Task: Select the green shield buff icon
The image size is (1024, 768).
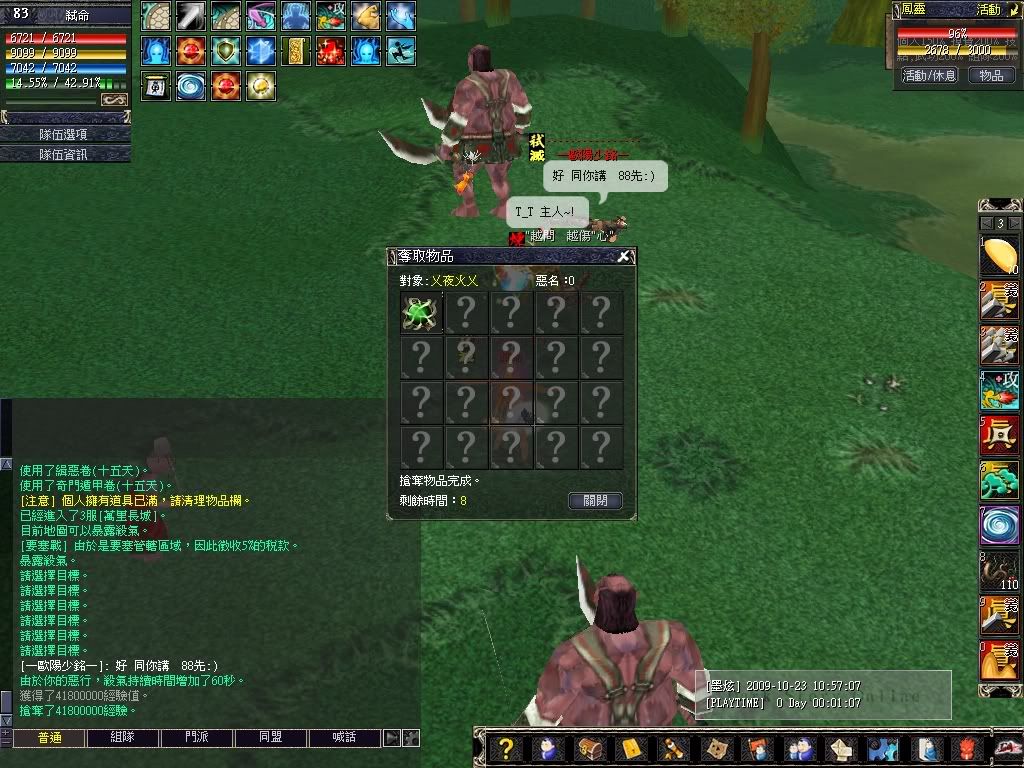Action: (226, 51)
